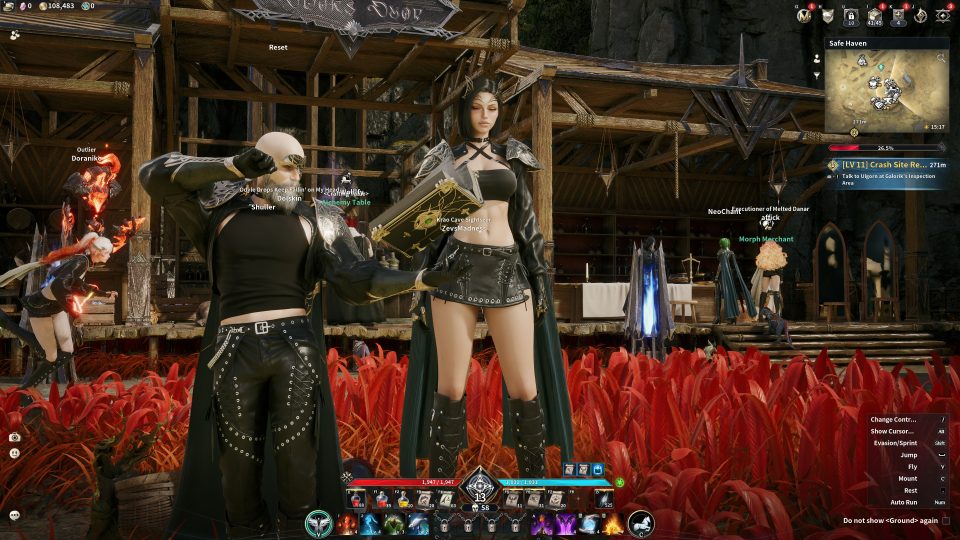Image resolution: width=960 pixels, height=540 pixels.
Task: Open the camera screenshot mode icon
Action: 14,437
